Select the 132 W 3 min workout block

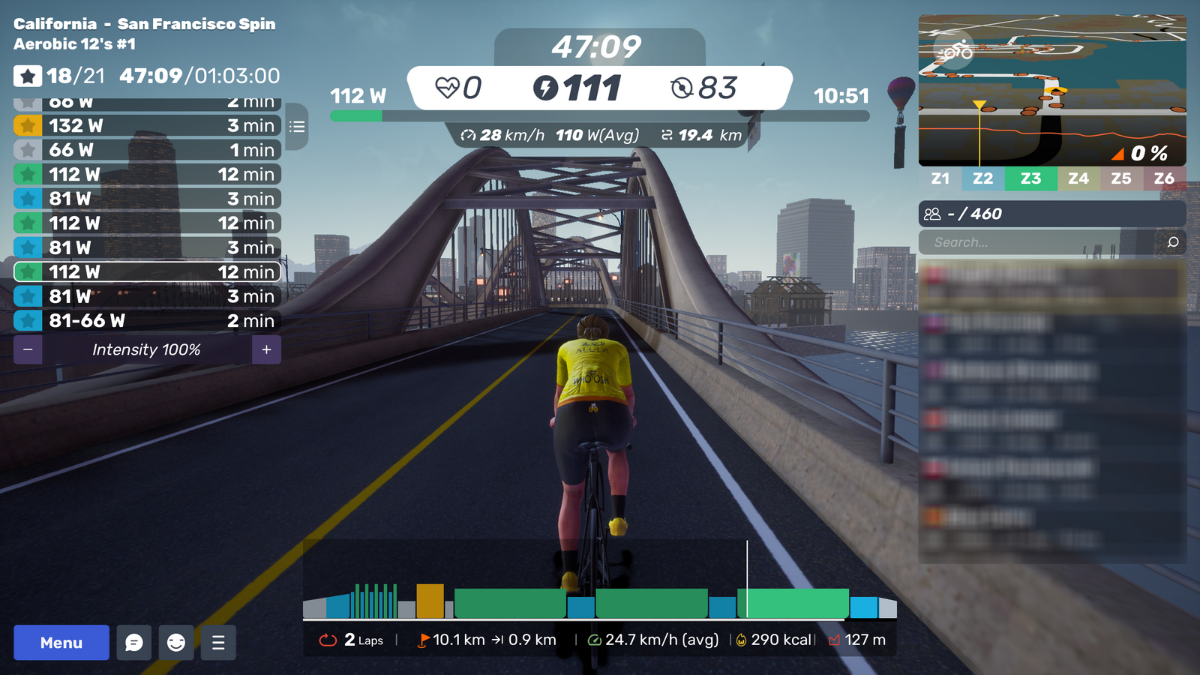[x=146, y=126]
